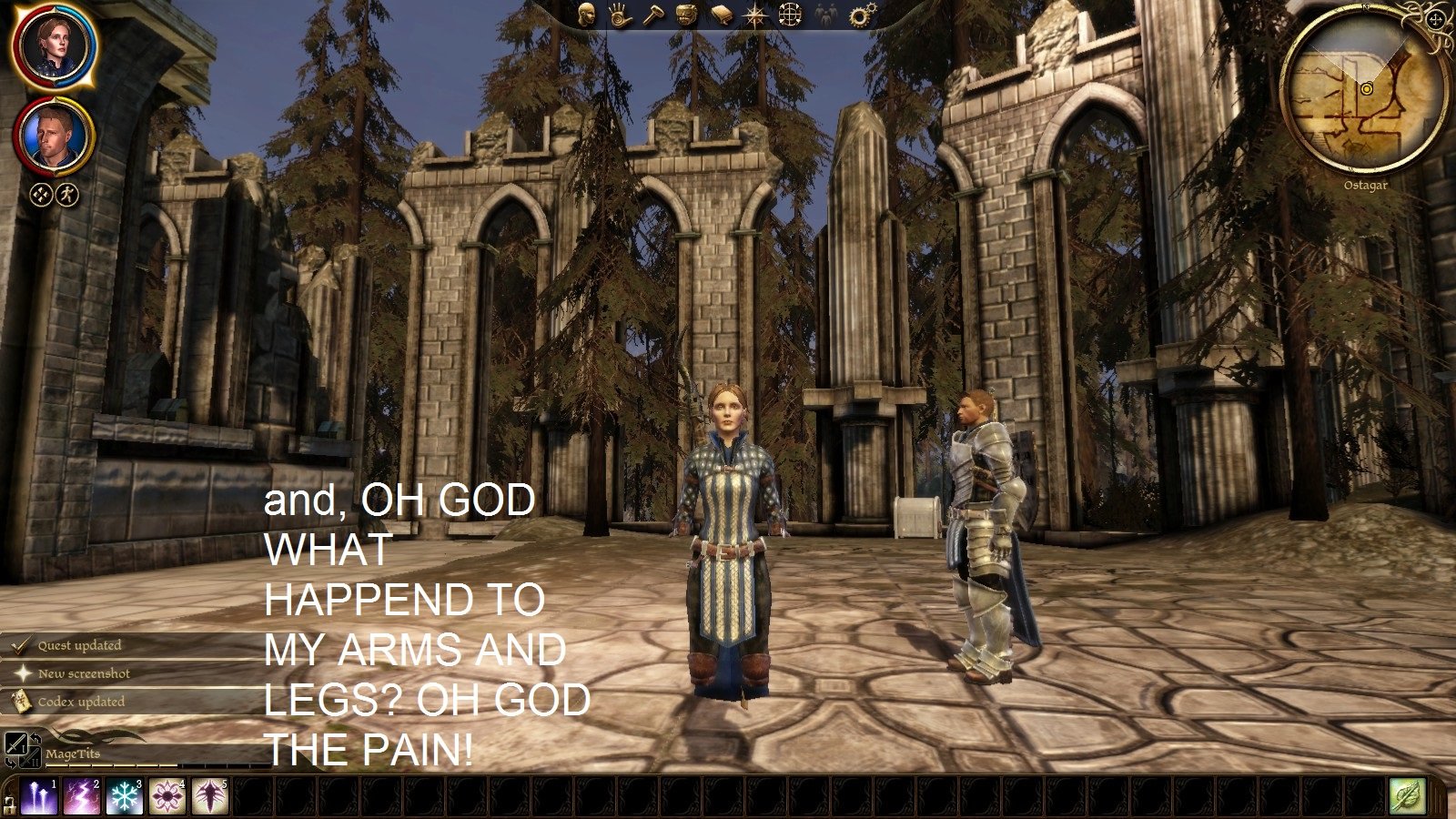The height and width of the screenshot is (819, 1456).
Task: Open the area map compass star
Action: point(755,15)
